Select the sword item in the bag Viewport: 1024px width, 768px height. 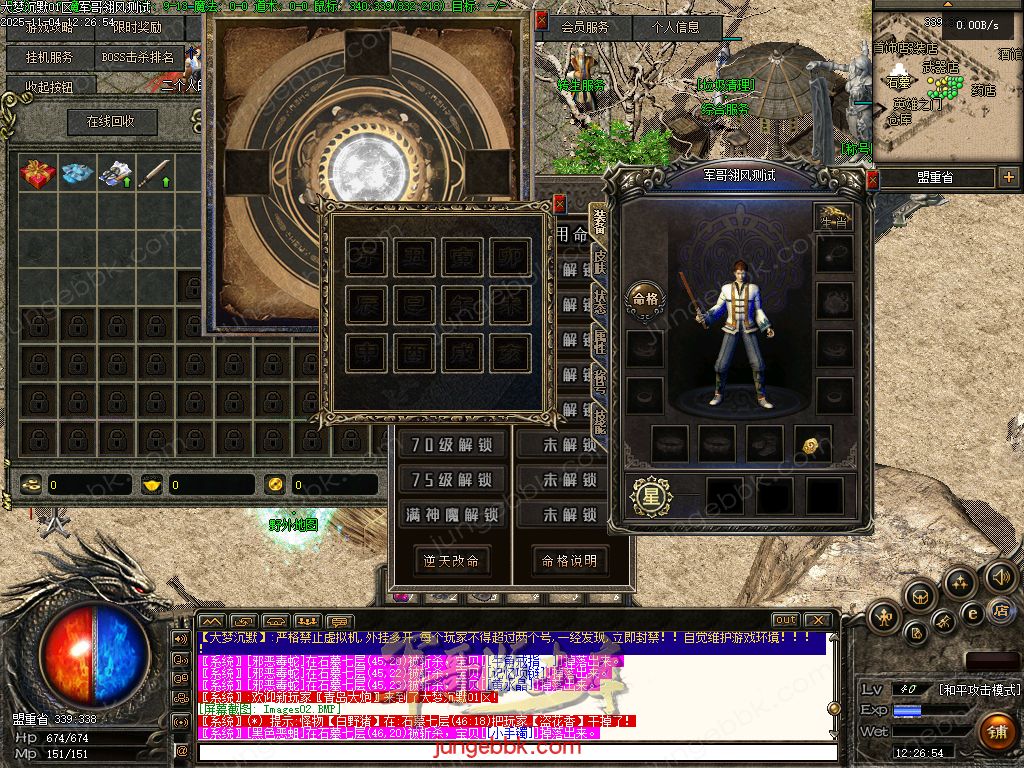pyautogui.click(x=154, y=174)
